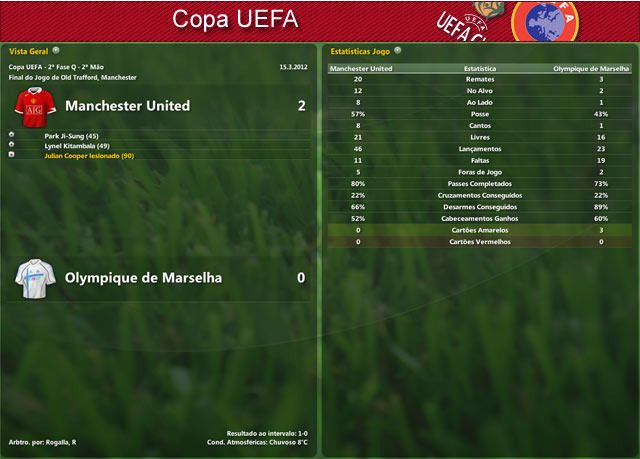The height and width of the screenshot is (459, 640).
Task: Click the Olympique de Marselha stats column header
Action: [592, 69]
